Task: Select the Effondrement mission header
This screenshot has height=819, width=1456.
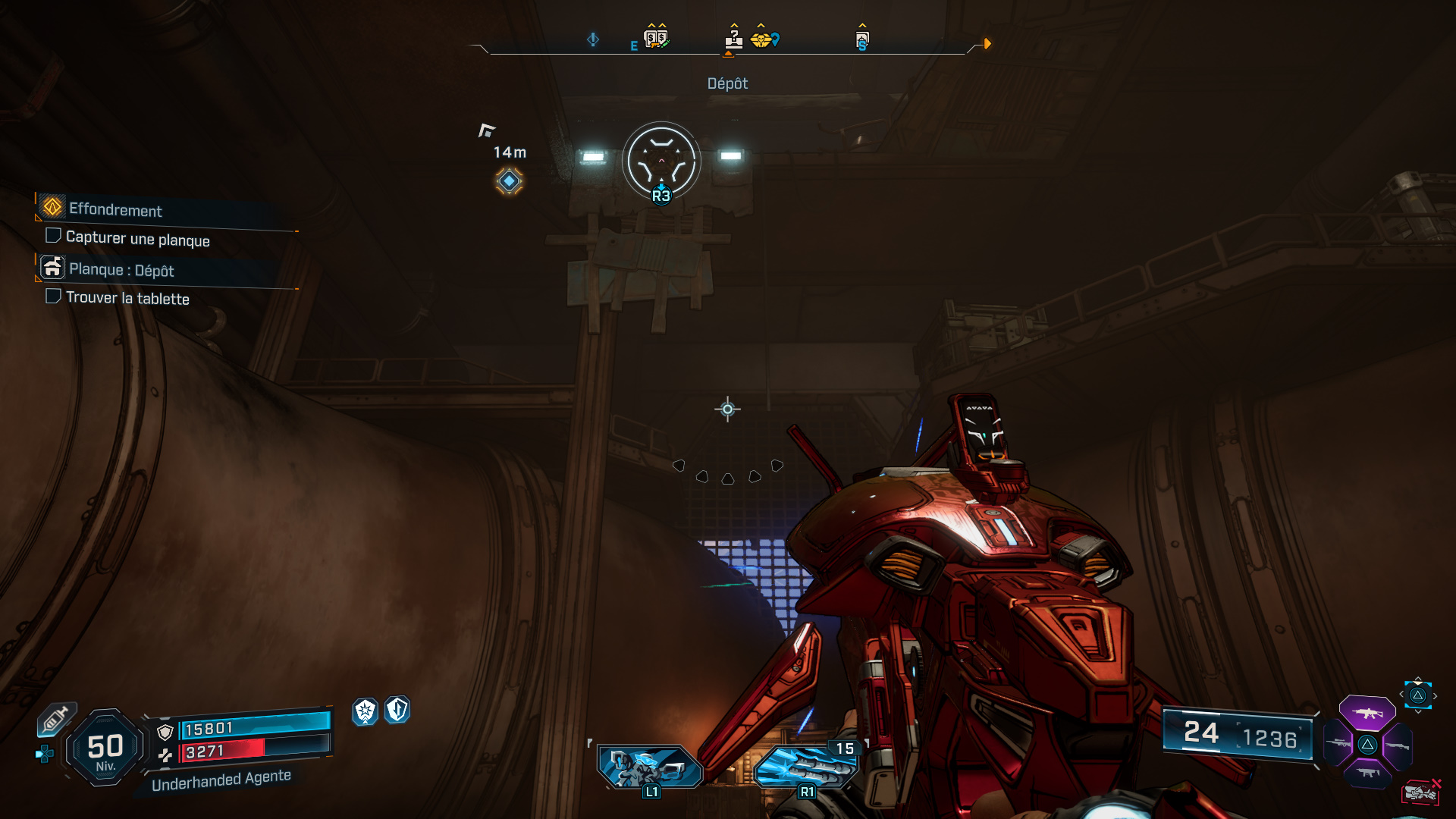Action: pos(115,212)
